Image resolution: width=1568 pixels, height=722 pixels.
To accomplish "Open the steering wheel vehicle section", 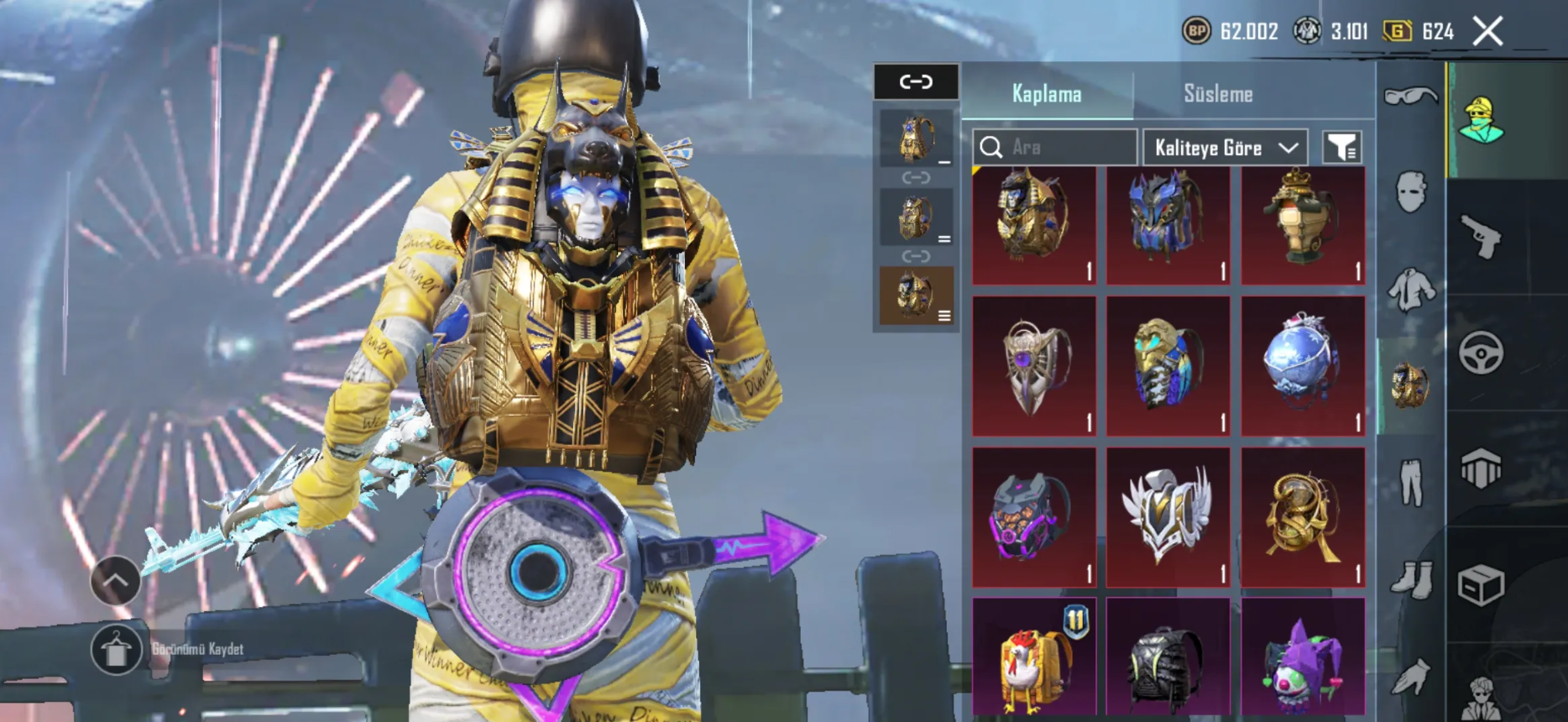I will 1482,353.
